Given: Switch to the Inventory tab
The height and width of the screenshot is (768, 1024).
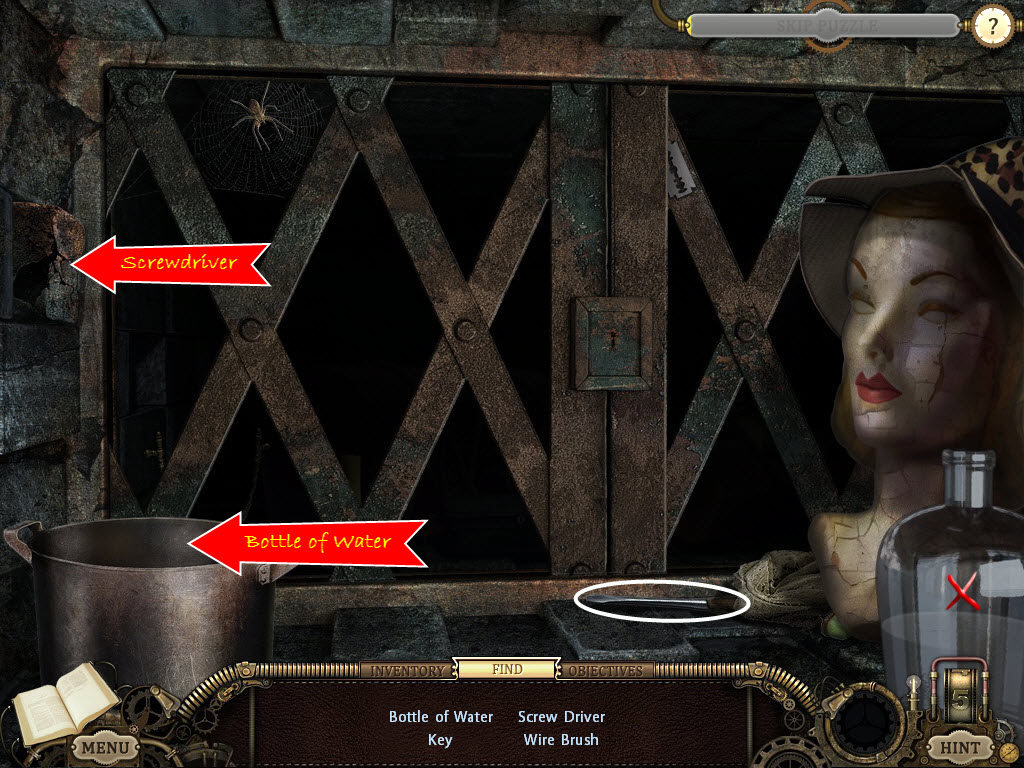Looking at the screenshot, I should (x=407, y=670).
